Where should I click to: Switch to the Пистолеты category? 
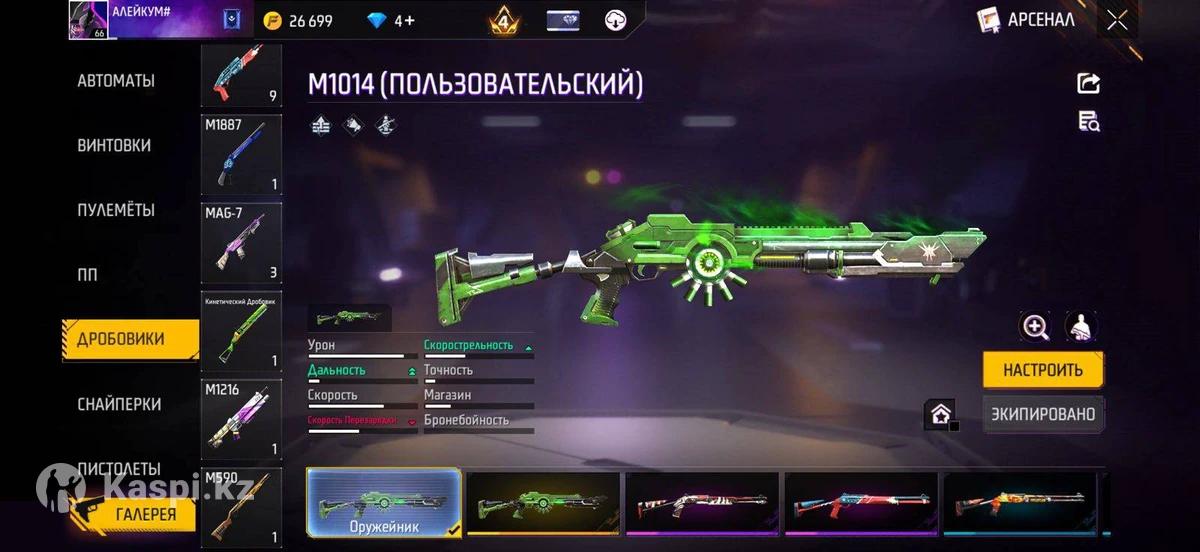(x=119, y=468)
